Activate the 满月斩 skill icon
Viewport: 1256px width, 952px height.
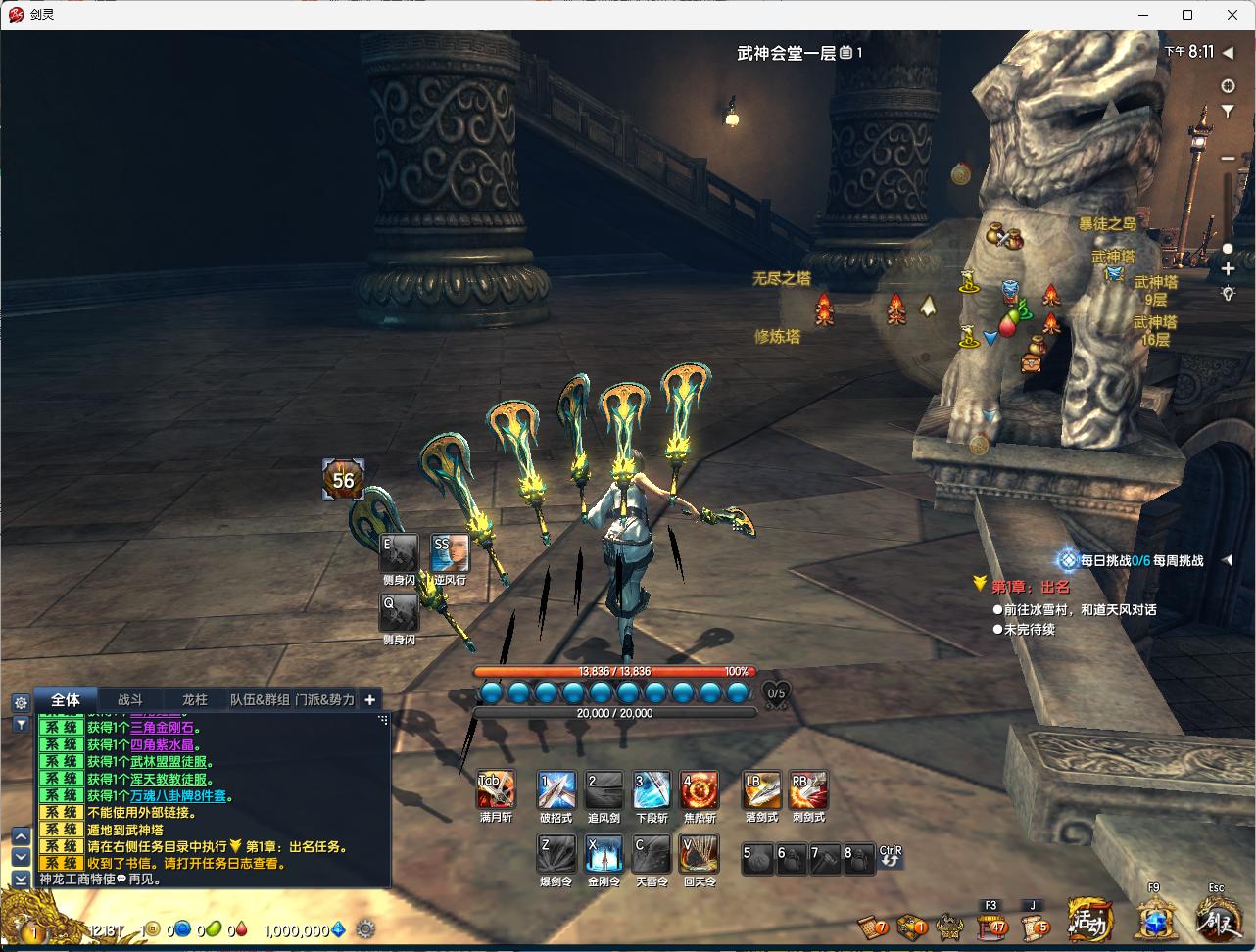tap(496, 790)
